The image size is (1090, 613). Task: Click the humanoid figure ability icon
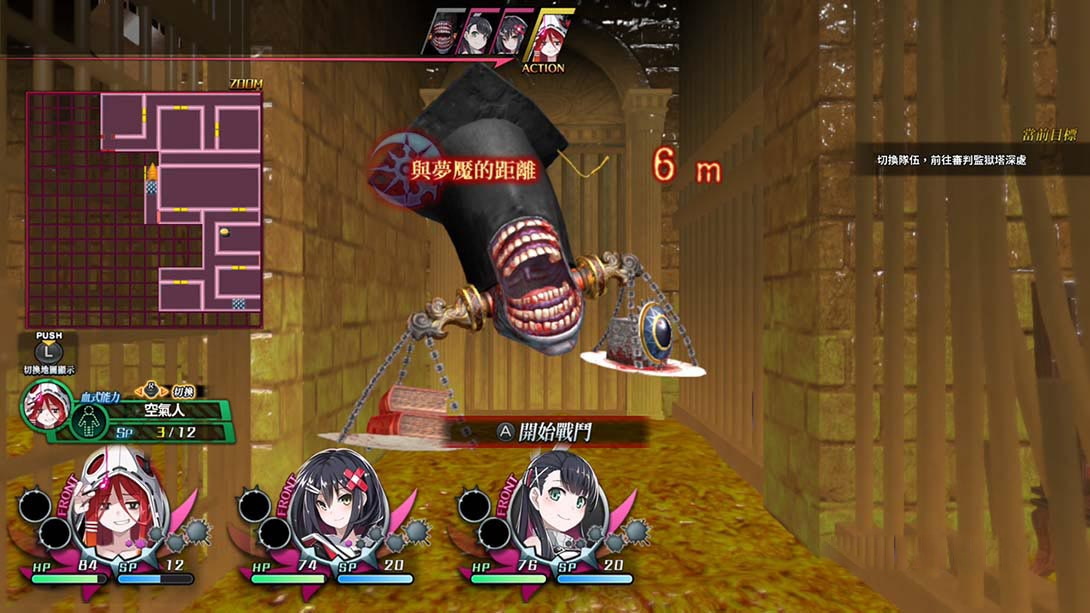click(x=89, y=420)
